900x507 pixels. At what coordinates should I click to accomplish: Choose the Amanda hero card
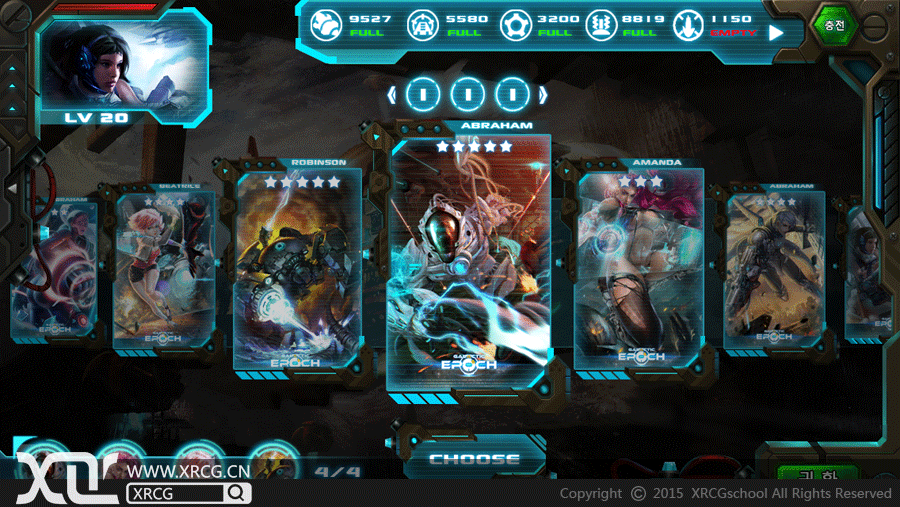point(639,270)
